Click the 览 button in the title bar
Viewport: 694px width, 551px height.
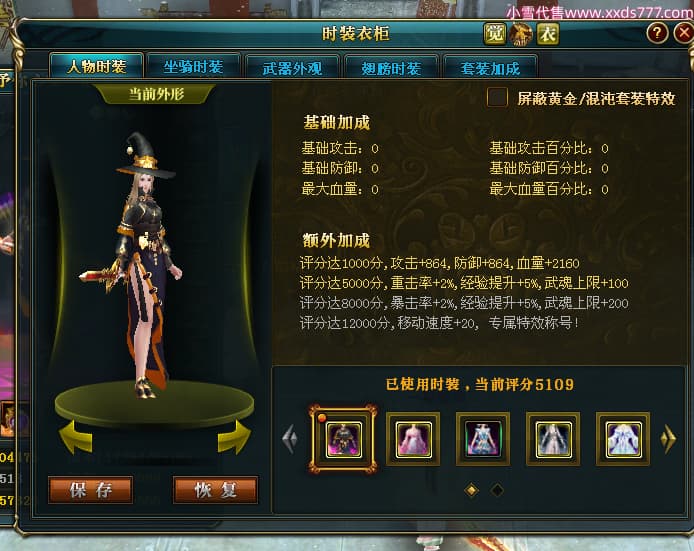pos(495,34)
